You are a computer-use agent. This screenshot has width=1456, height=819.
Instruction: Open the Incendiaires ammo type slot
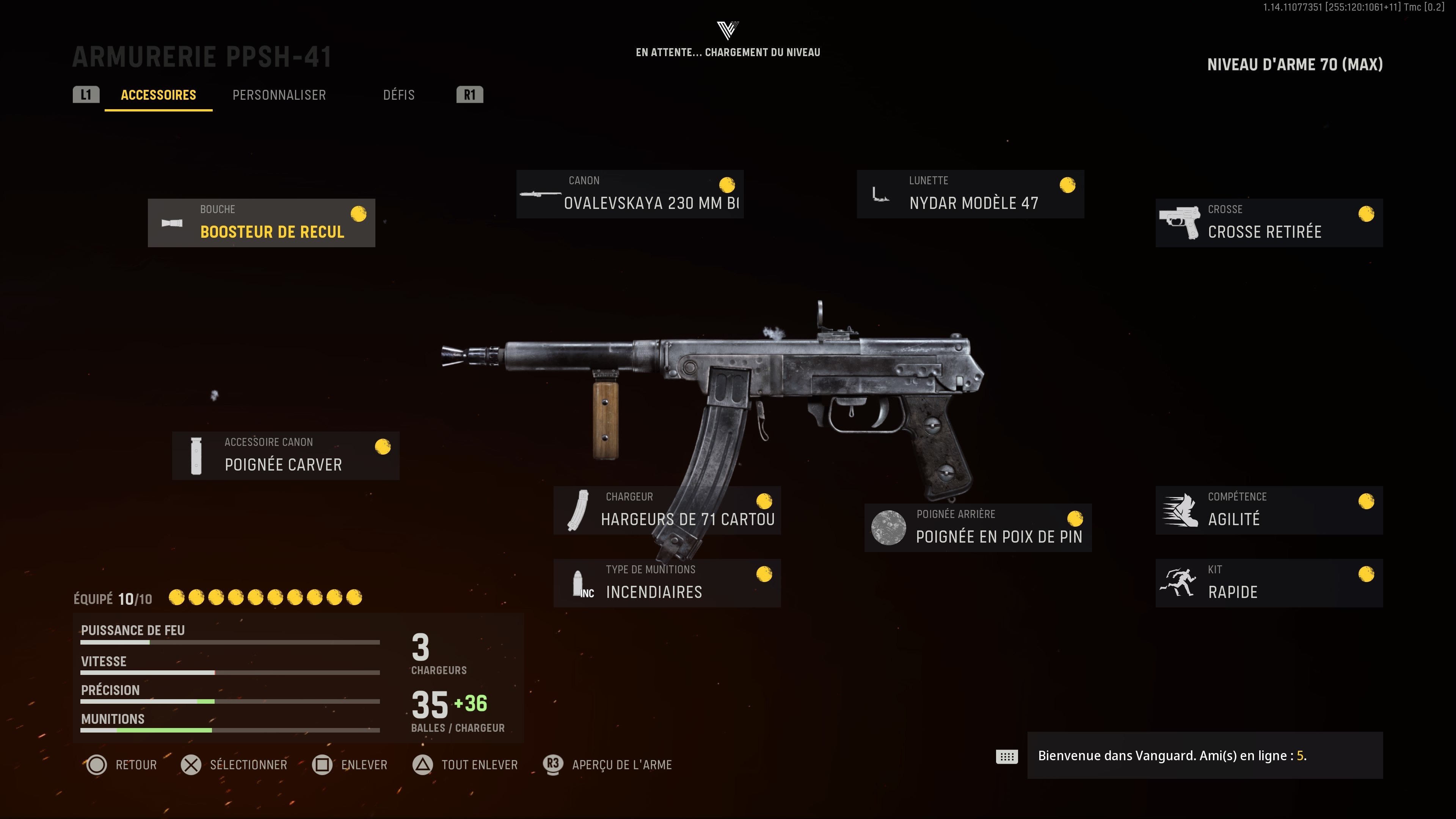(667, 583)
